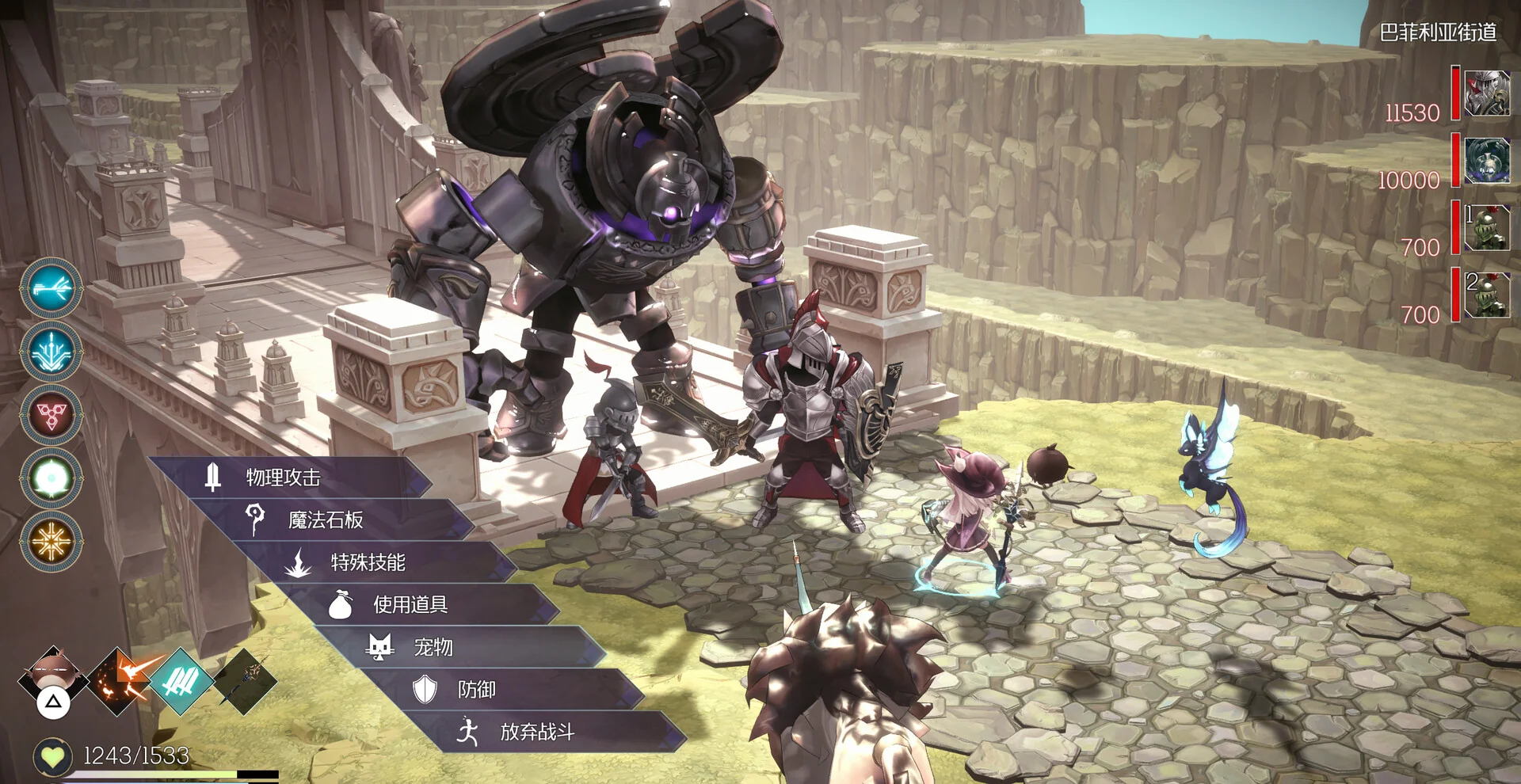Select the 宠物 (Pet) command
This screenshot has height=784, width=1521.
(433, 647)
